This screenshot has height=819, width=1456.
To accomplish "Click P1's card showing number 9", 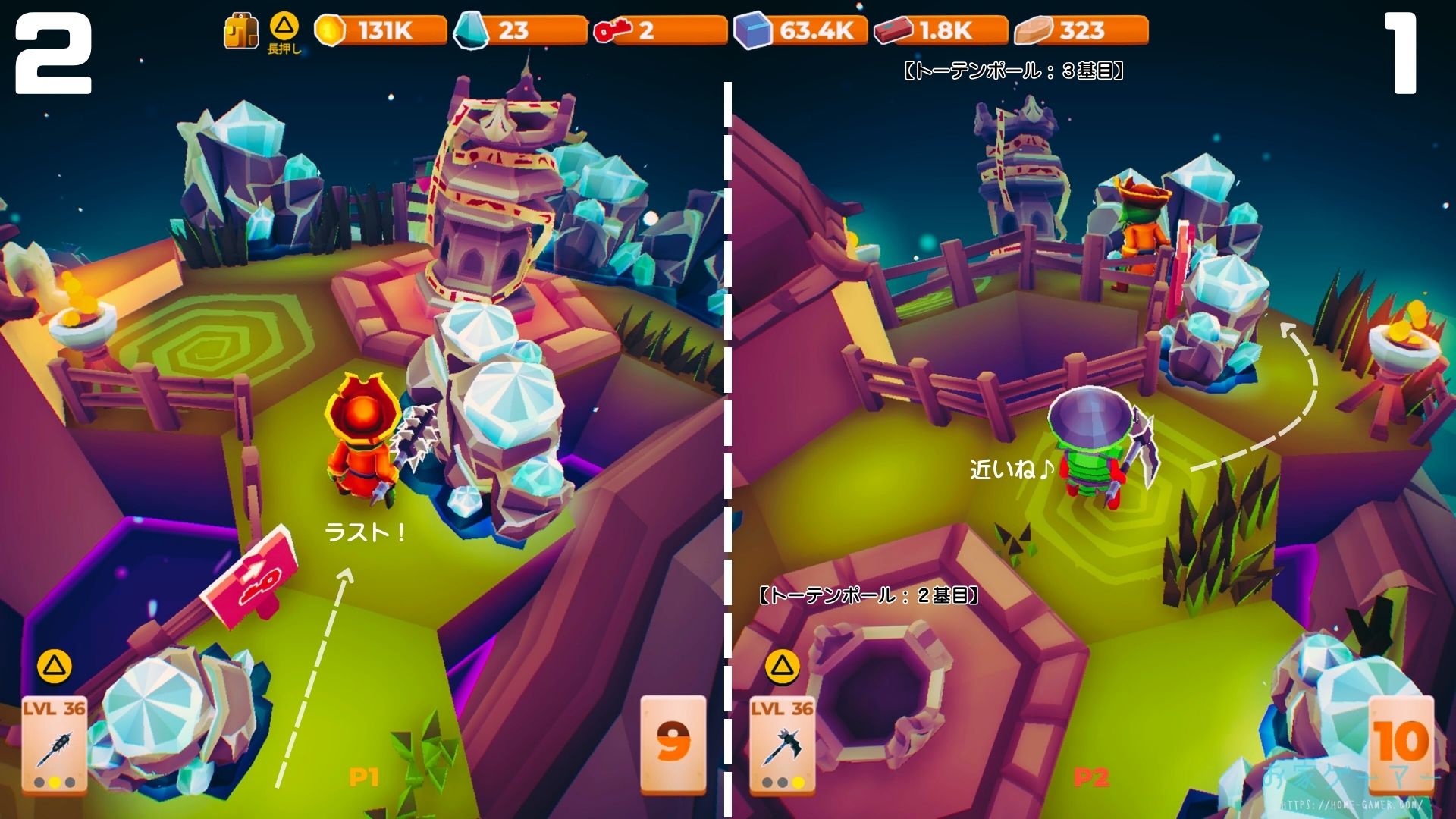I will point(673,743).
